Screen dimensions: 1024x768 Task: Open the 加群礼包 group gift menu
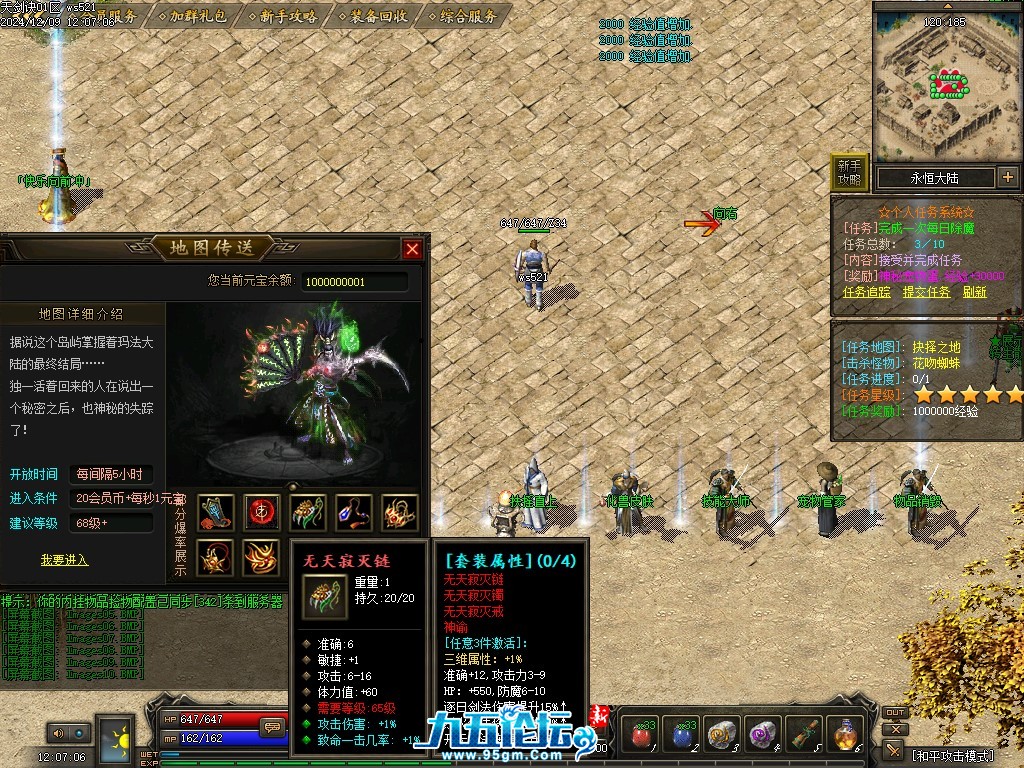coord(197,16)
